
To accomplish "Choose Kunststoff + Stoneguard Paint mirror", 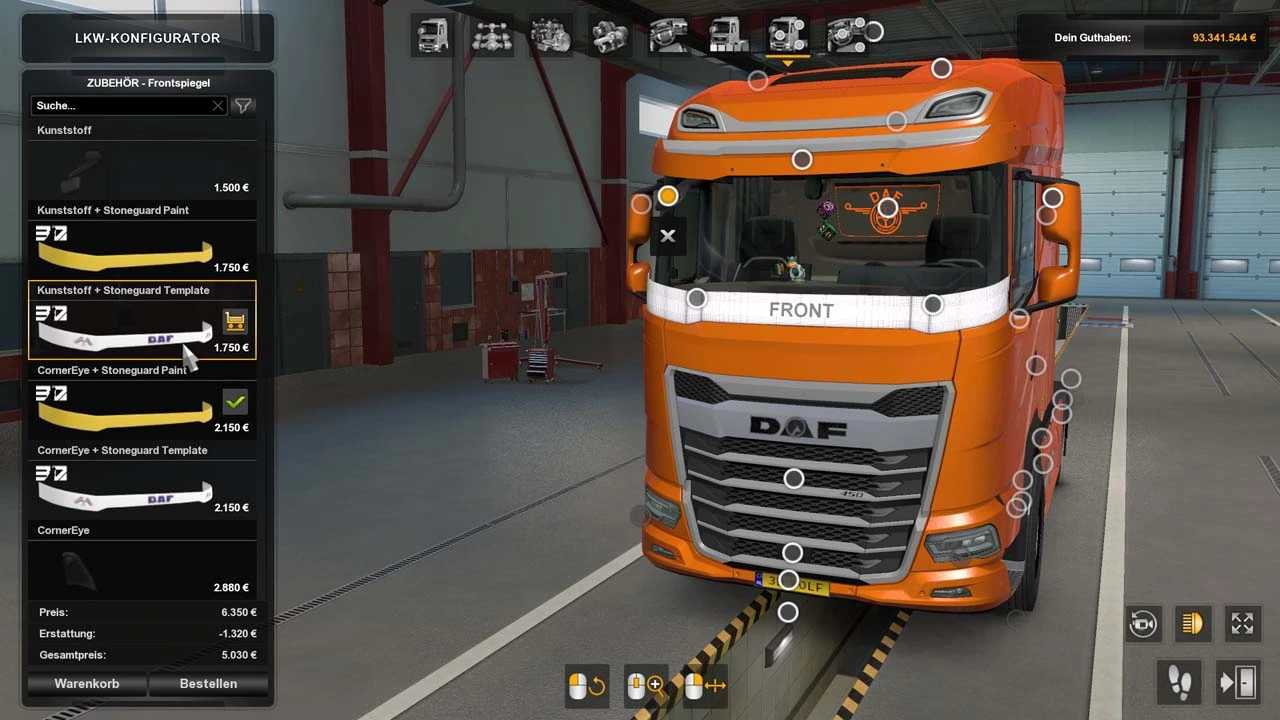I will pyautogui.click(x=142, y=248).
